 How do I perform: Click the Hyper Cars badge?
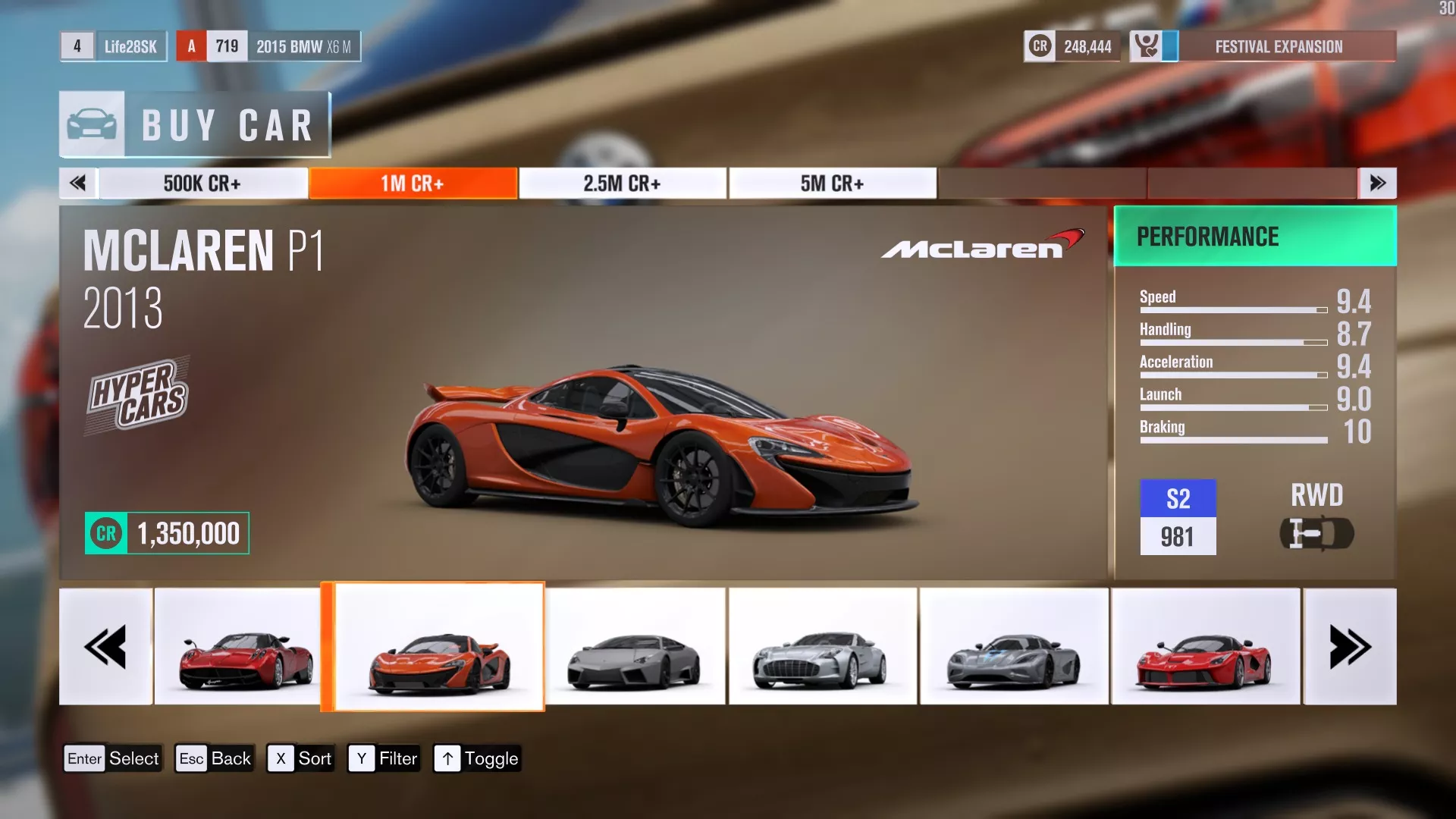pyautogui.click(x=139, y=393)
